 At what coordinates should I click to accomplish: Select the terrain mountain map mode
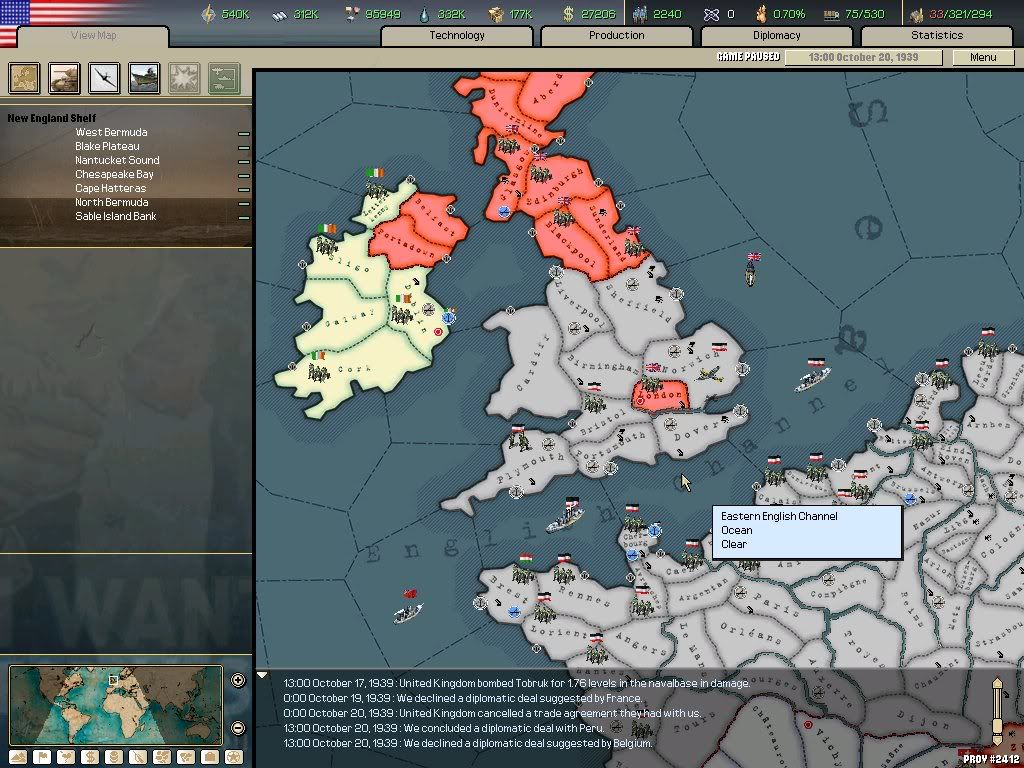point(17,757)
